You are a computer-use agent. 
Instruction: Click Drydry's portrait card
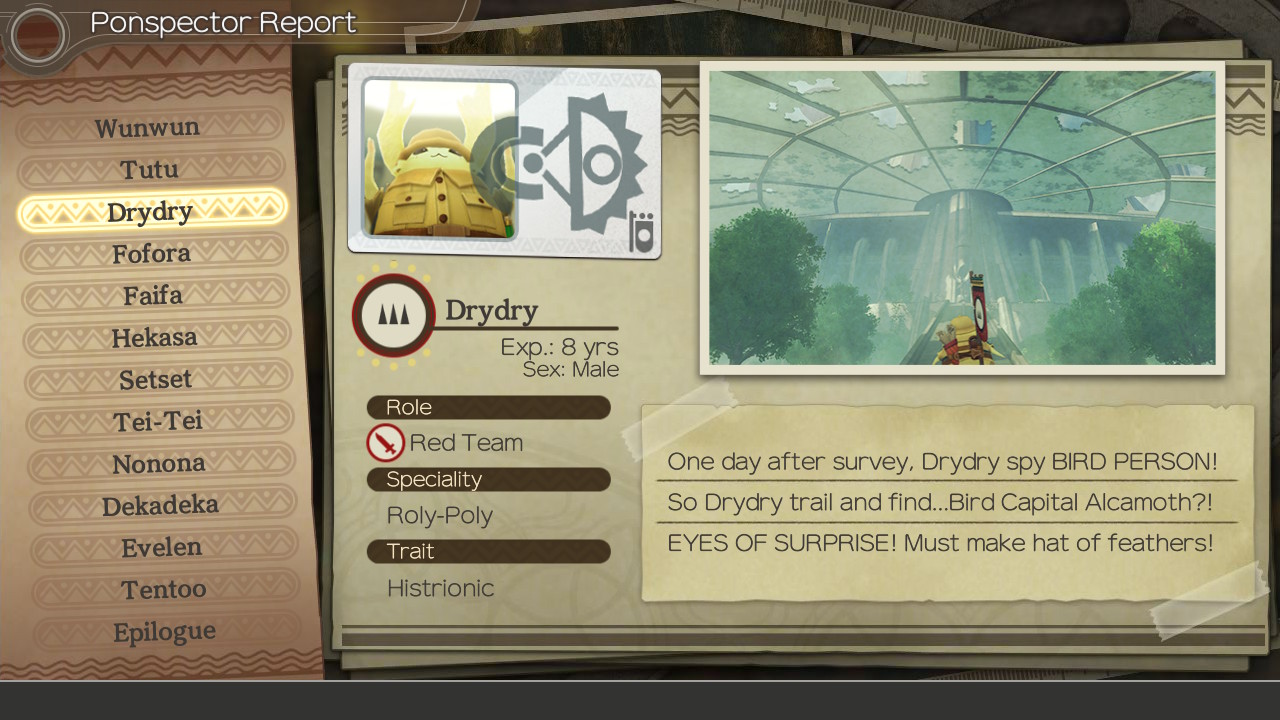(x=504, y=161)
